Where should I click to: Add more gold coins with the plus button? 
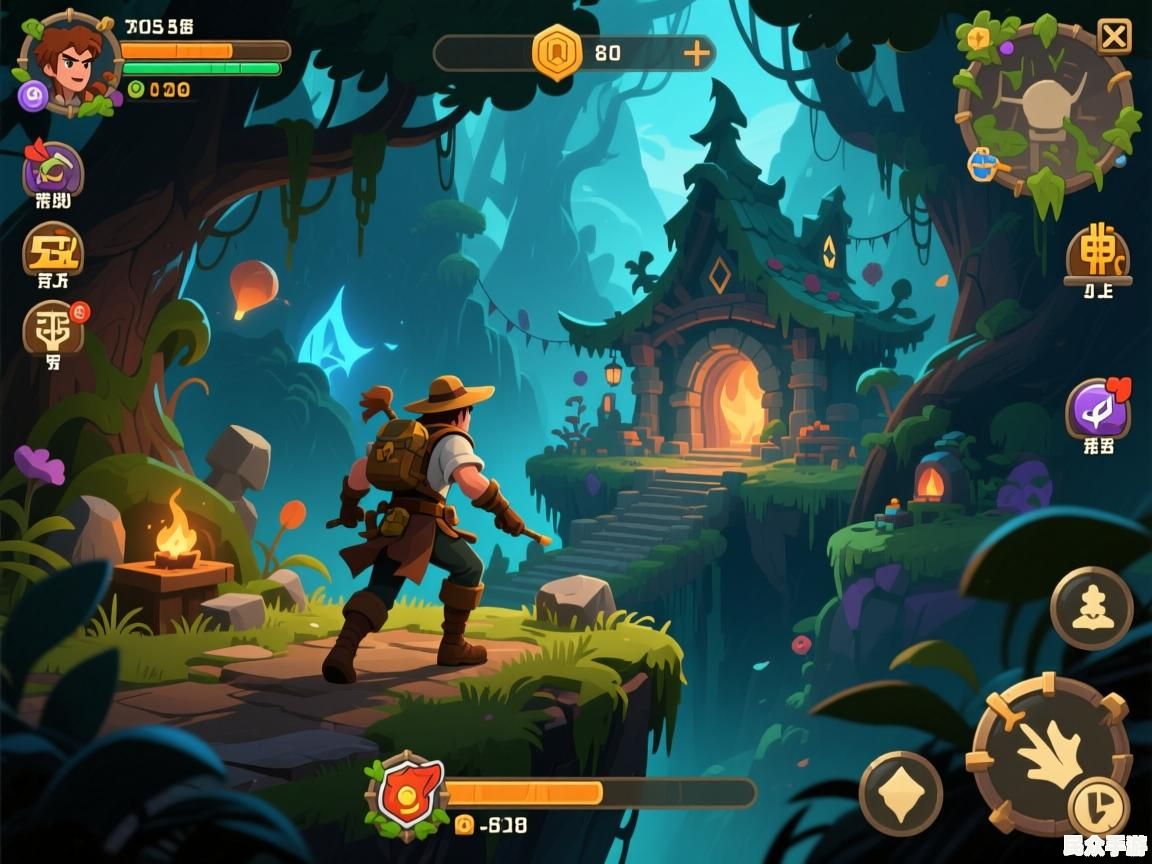point(696,53)
